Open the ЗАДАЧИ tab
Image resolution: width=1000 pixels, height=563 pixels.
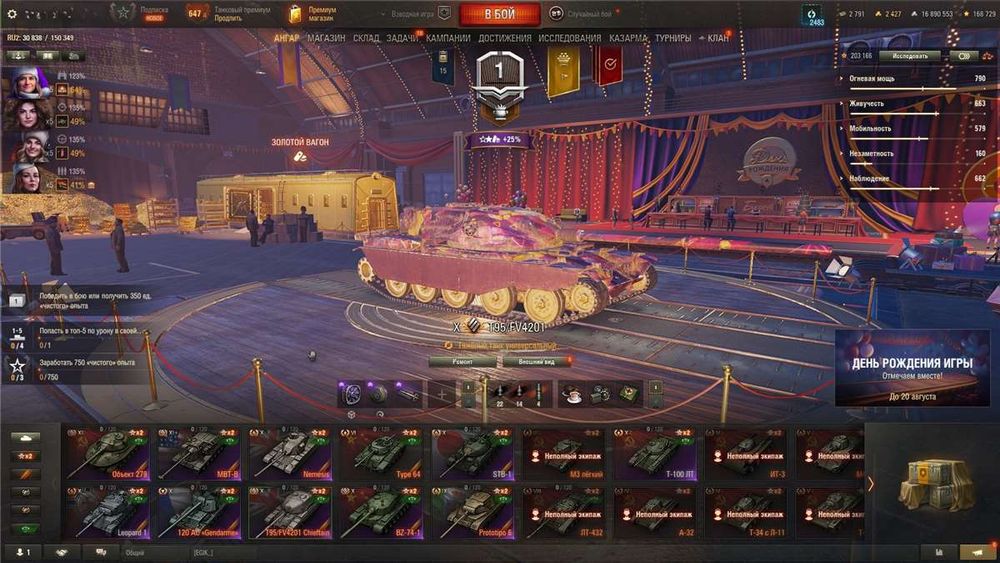[402, 38]
